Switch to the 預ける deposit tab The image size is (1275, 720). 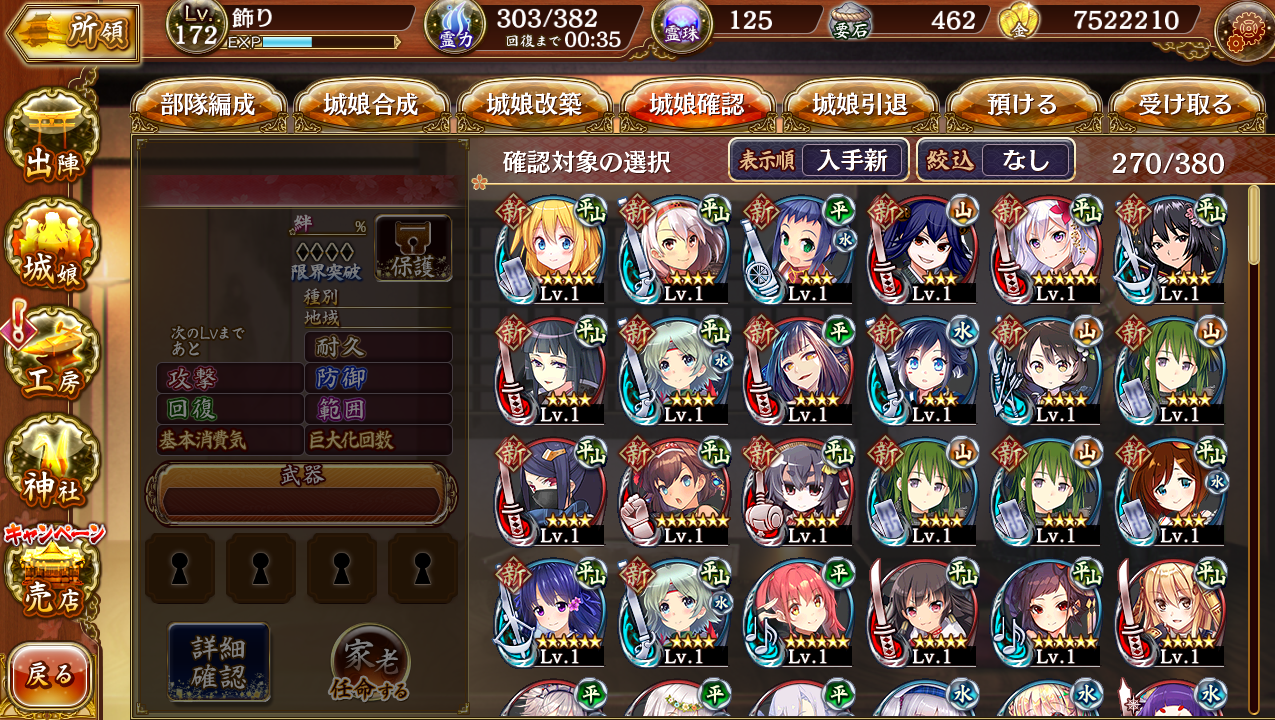point(1022,105)
